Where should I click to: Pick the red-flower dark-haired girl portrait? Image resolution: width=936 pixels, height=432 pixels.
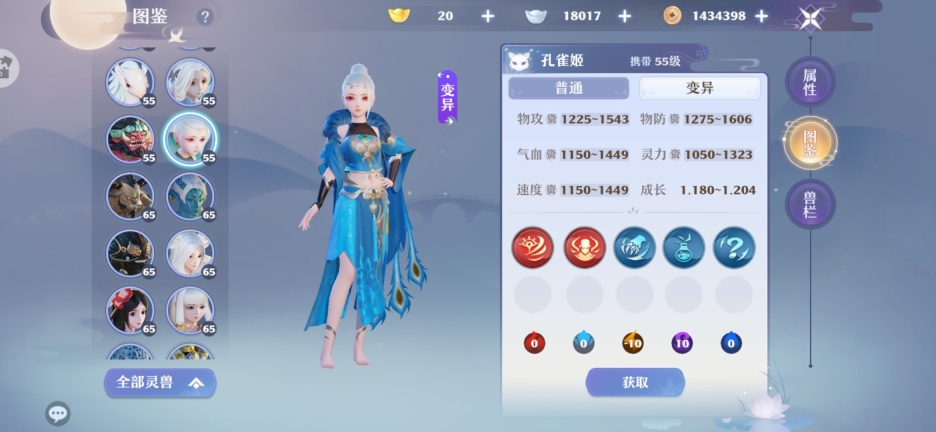[130, 311]
